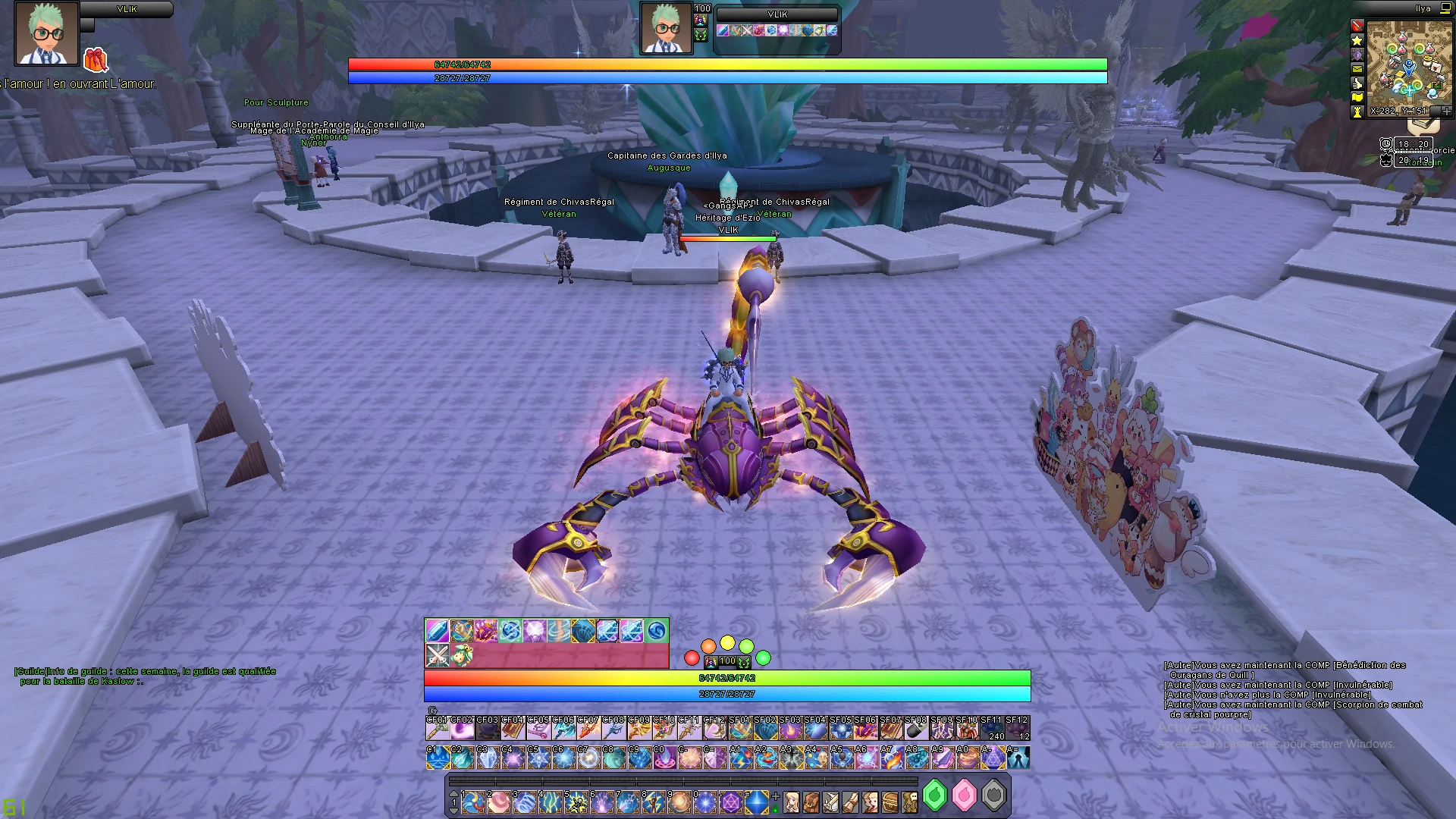Expand the skill bar with the plus icon

775,795
